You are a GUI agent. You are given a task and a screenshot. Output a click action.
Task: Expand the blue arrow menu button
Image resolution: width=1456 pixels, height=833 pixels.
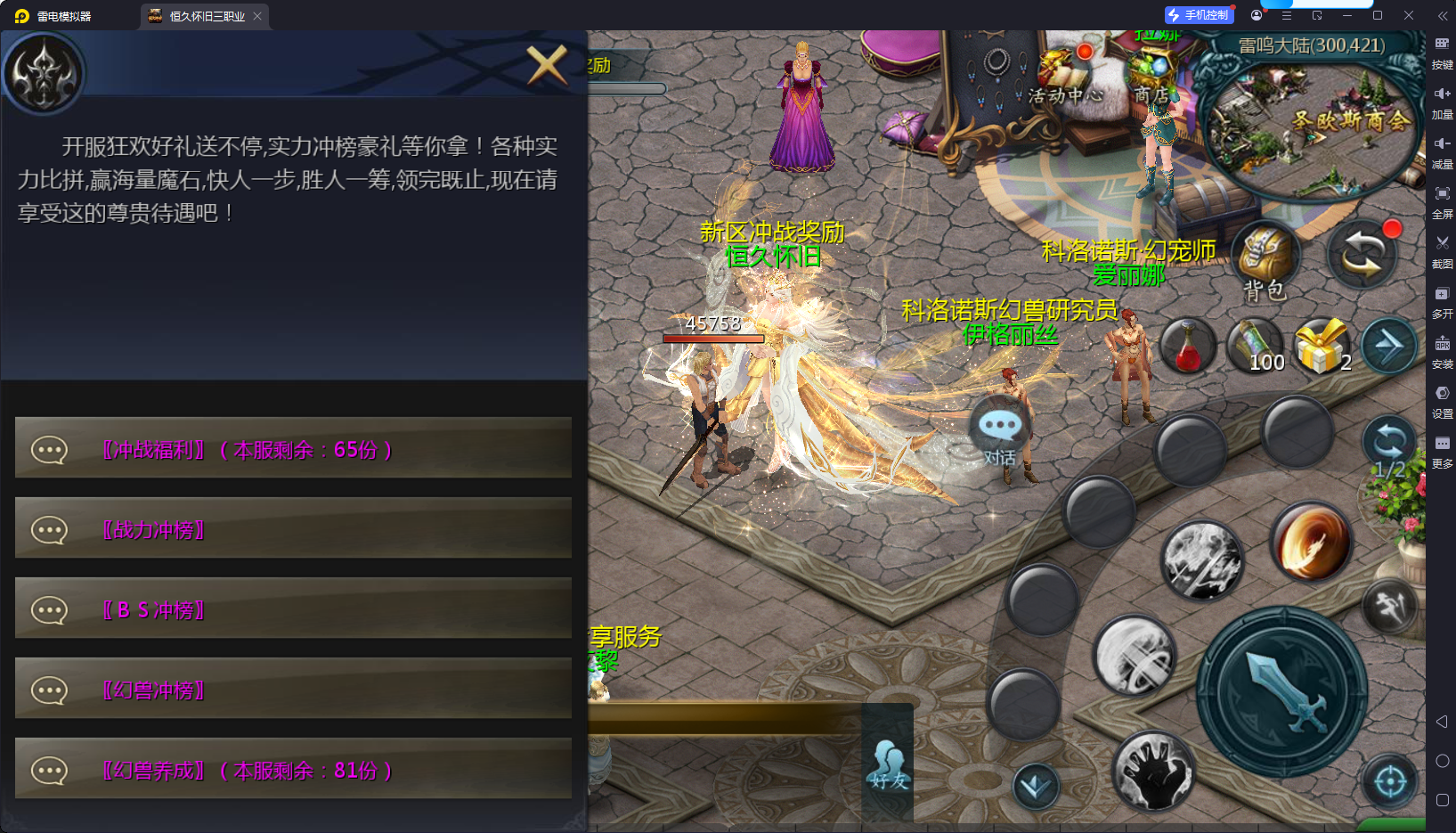tap(1389, 346)
